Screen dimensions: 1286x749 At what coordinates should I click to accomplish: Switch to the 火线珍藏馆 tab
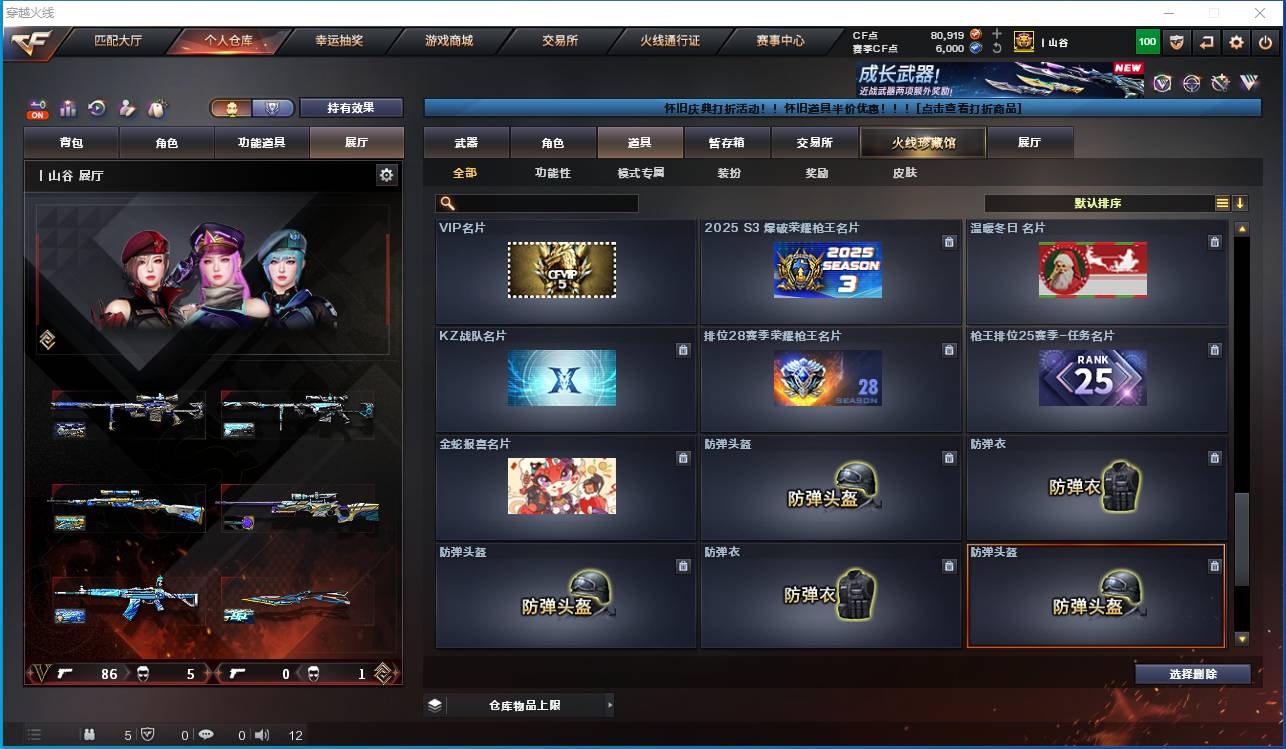click(x=921, y=142)
